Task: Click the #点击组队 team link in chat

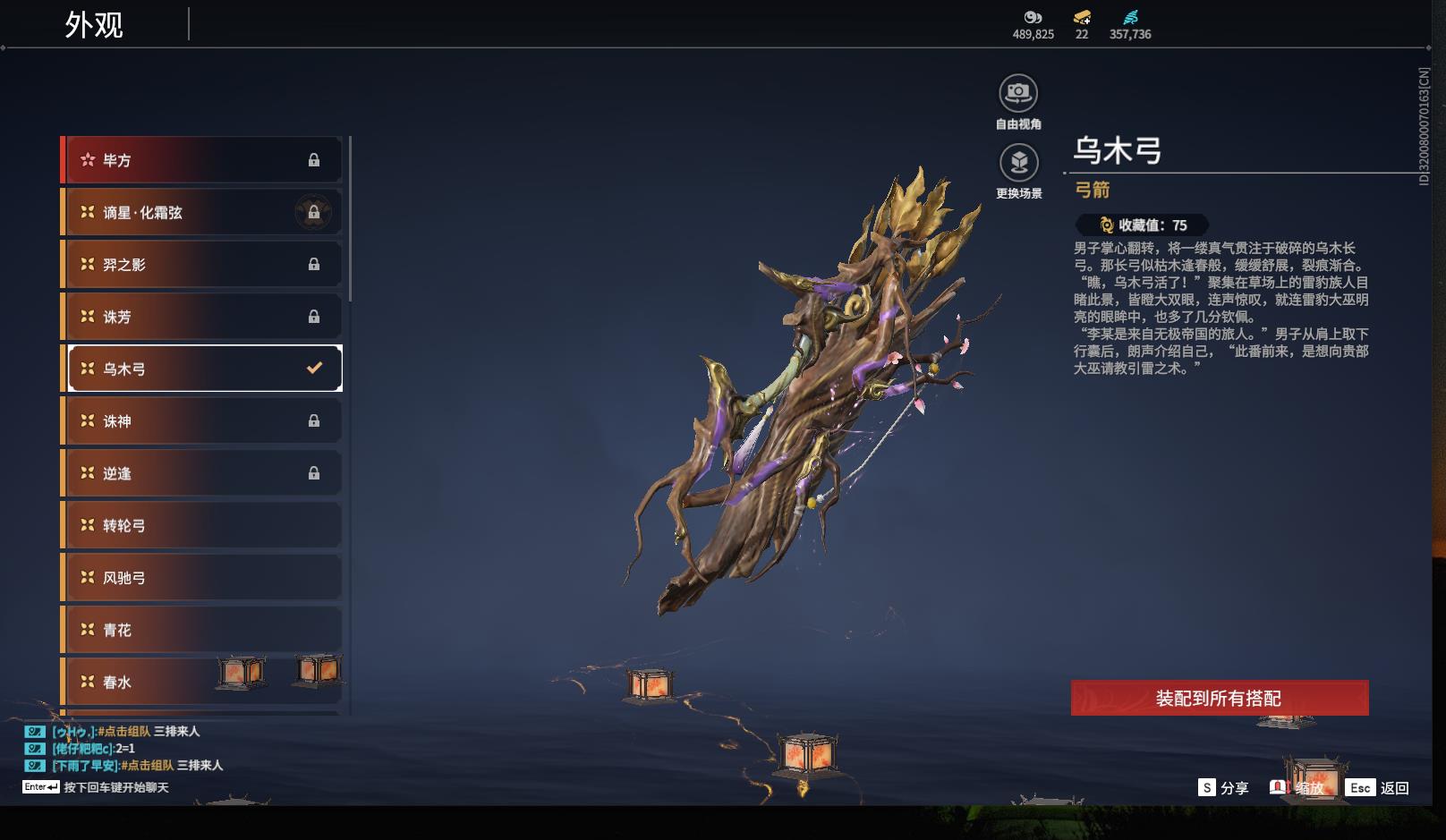Action: (124, 731)
